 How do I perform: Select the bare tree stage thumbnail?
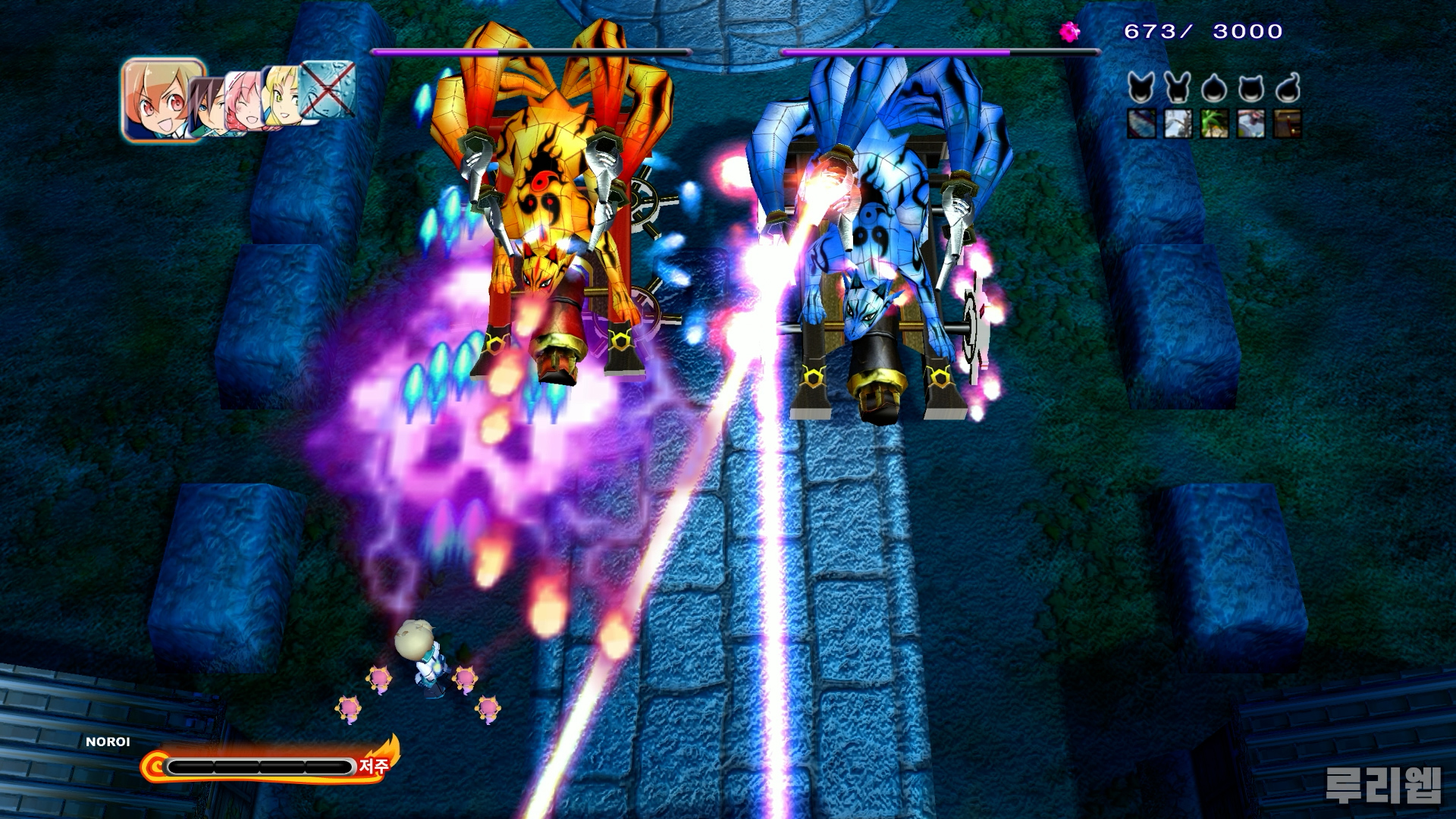[1178, 124]
